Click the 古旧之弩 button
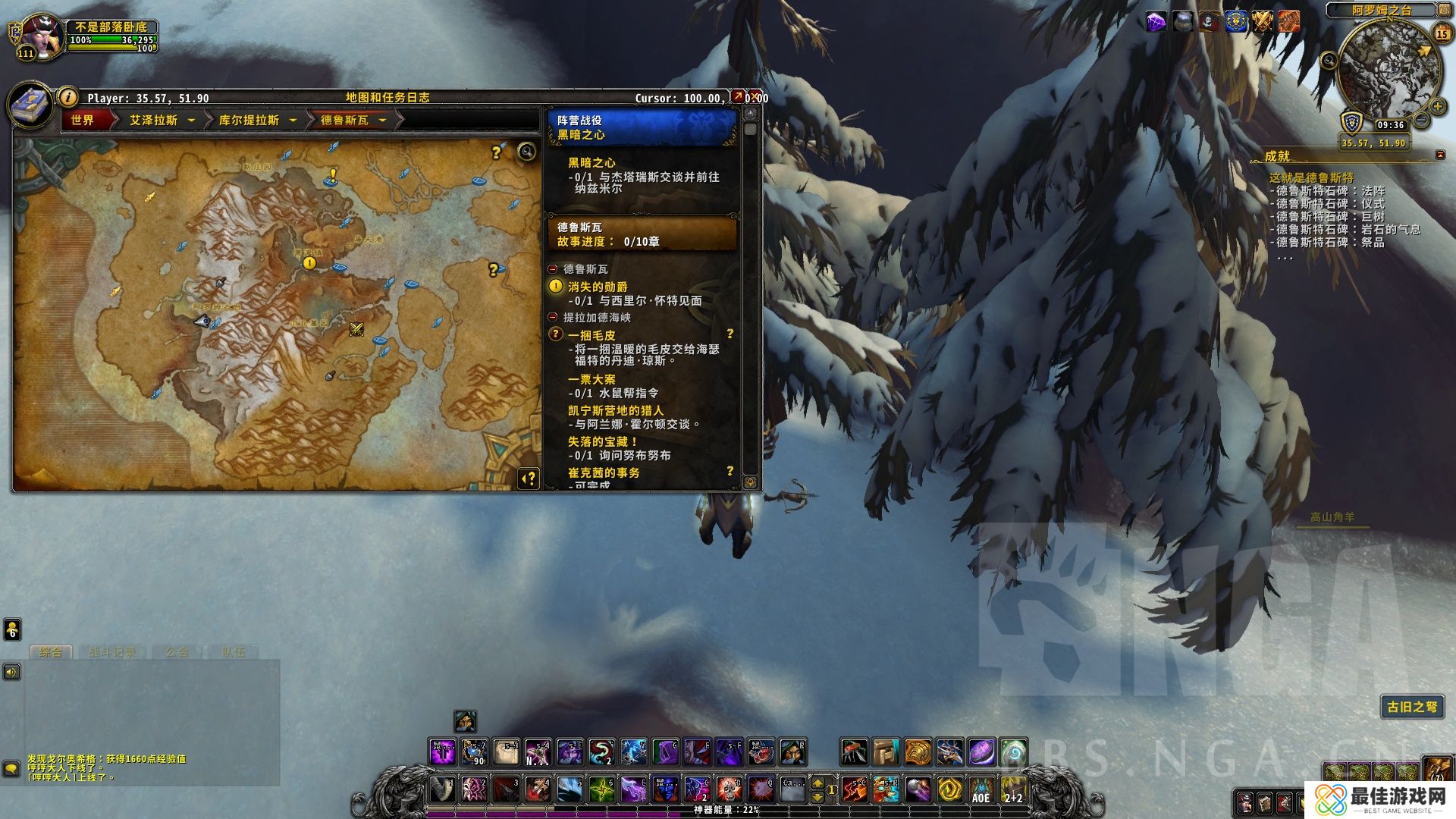Viewport: 1456px width, 819px height. point(1411,707)
